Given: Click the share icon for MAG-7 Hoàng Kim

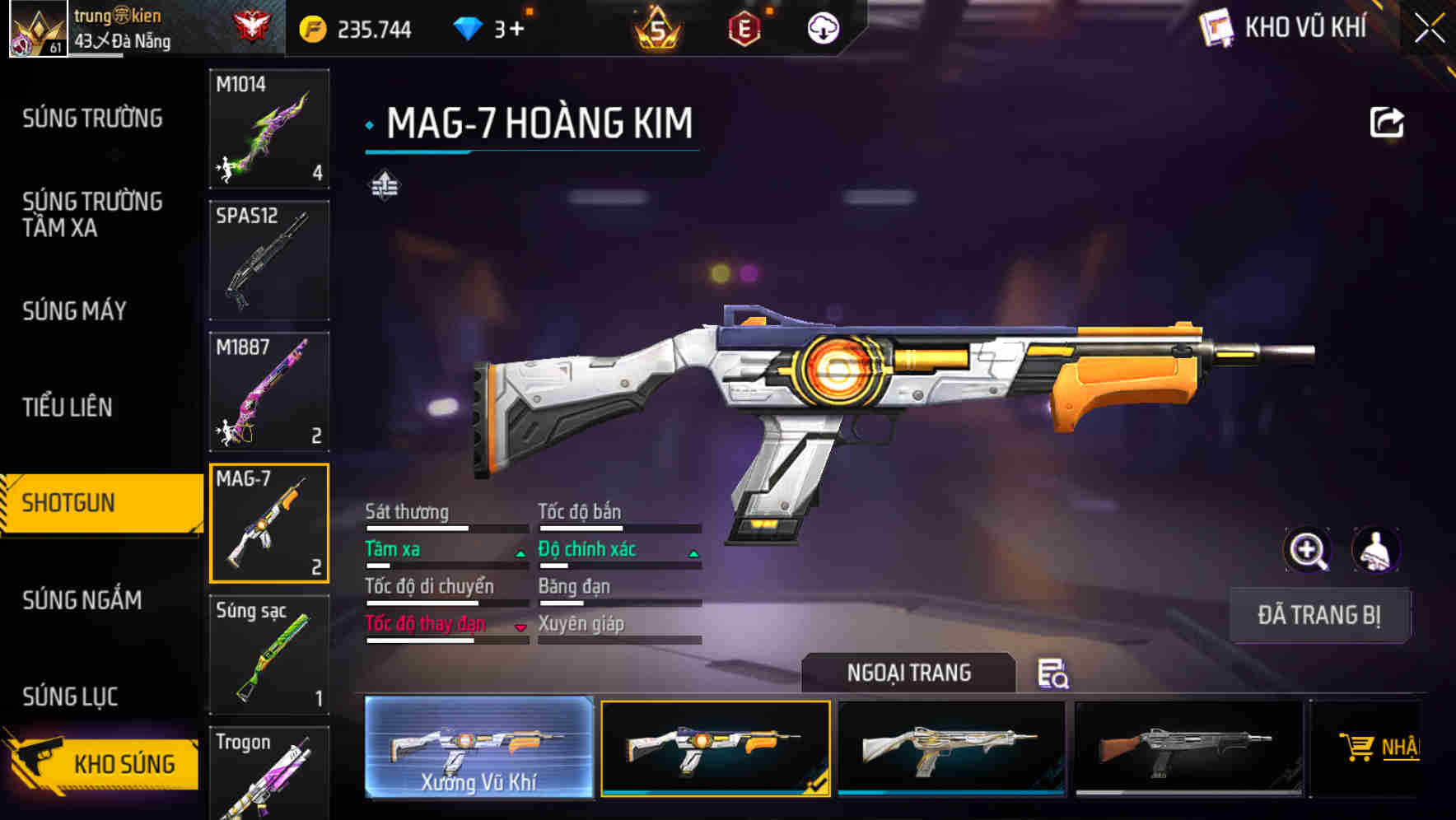Looking at the screenshot, I should 1387,121.
